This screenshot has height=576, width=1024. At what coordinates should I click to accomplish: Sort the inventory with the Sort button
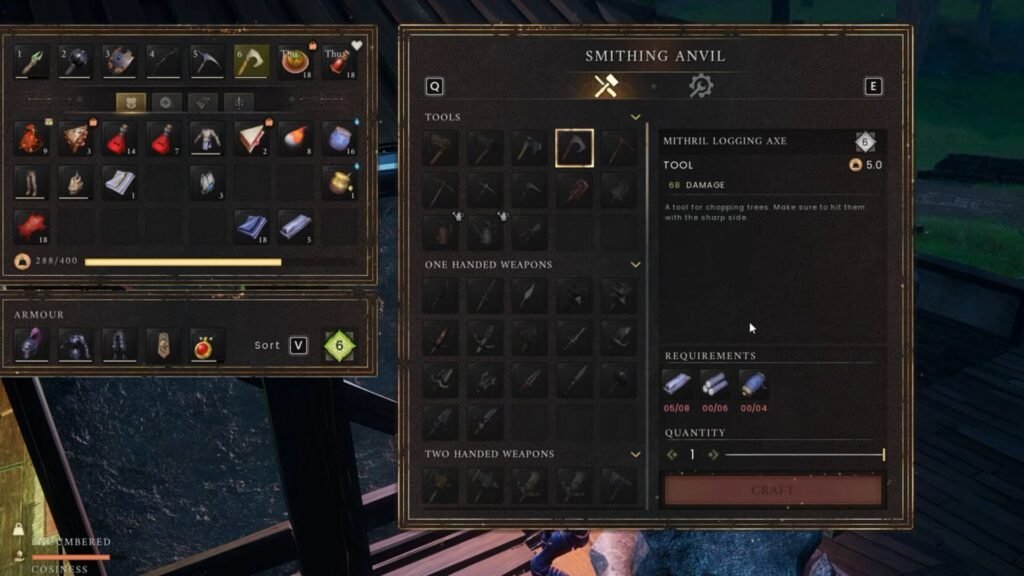(297, 345)
